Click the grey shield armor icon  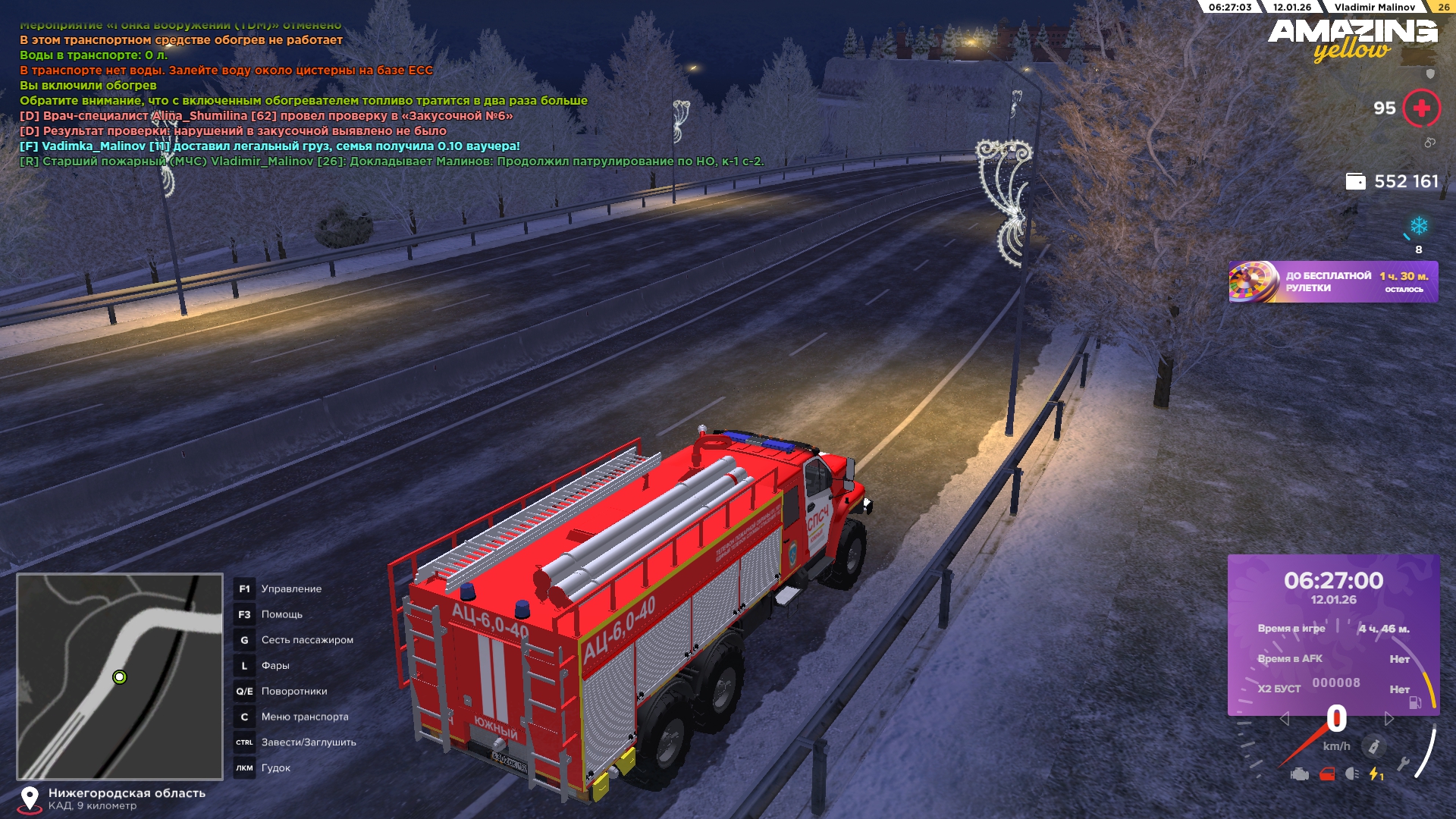[x=1430, y=74]
